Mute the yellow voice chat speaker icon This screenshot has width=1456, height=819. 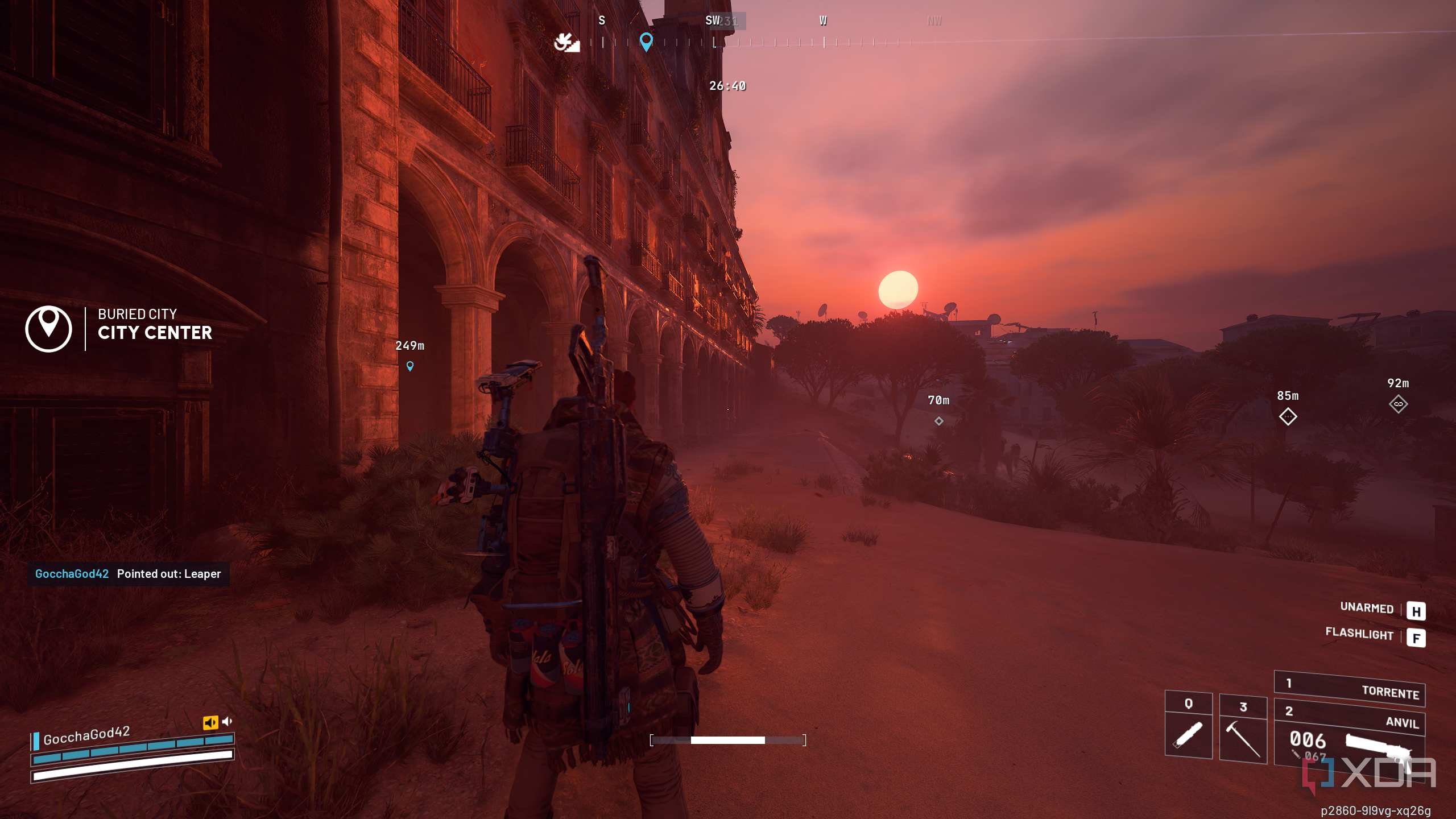point(212,722)
